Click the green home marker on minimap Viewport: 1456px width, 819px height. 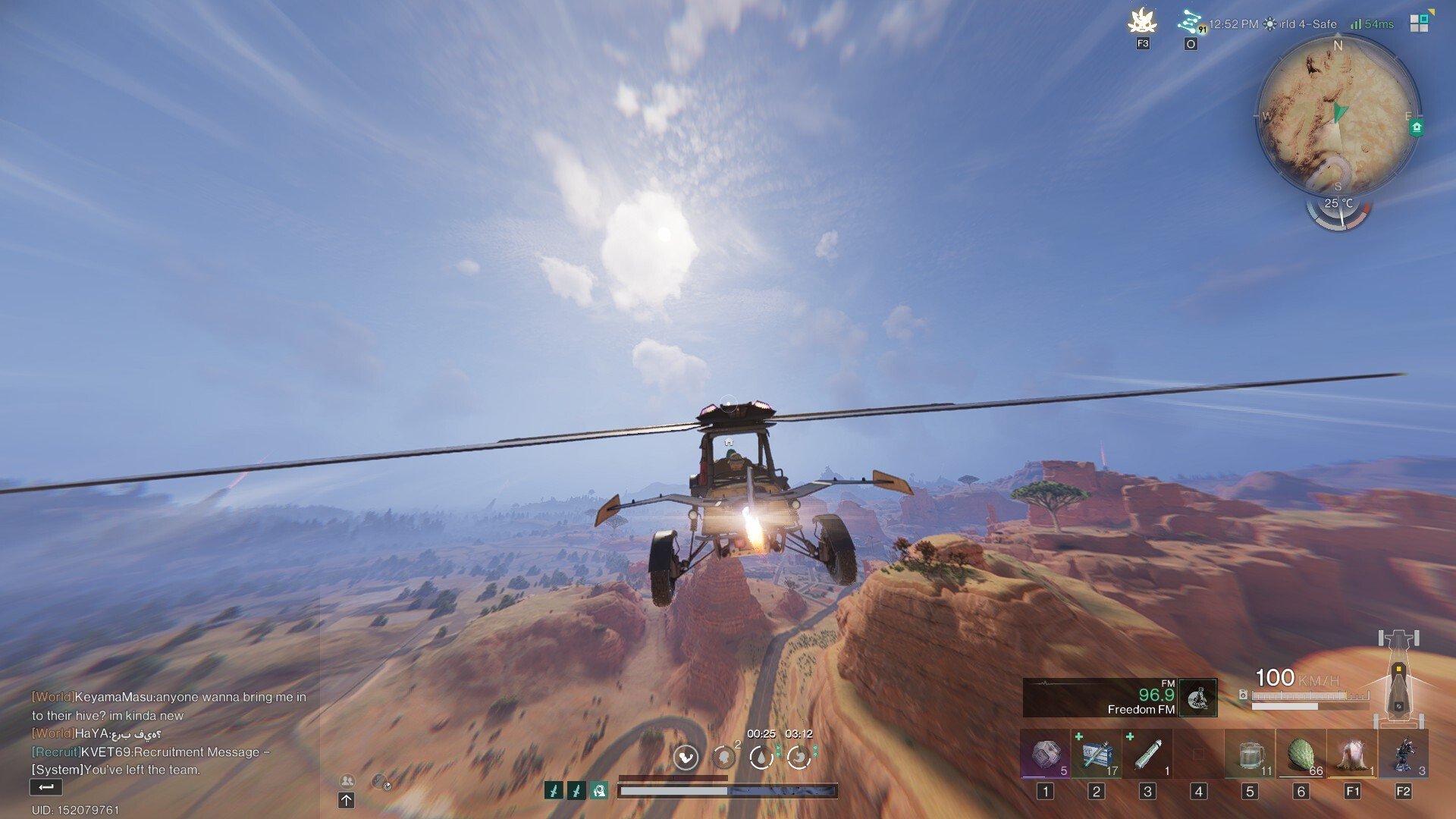1416,127
